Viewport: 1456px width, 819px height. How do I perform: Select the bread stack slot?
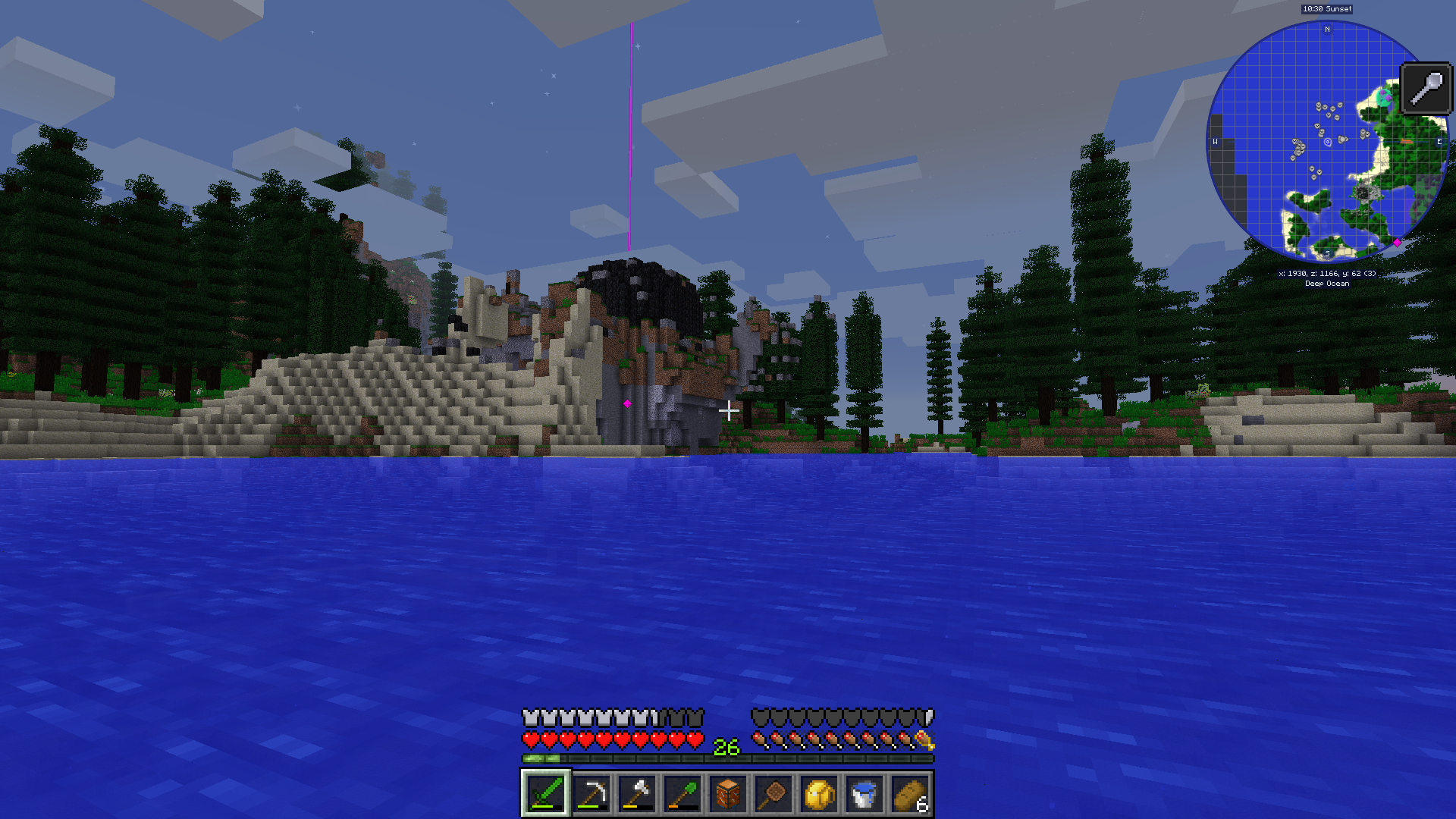point(909,794)
